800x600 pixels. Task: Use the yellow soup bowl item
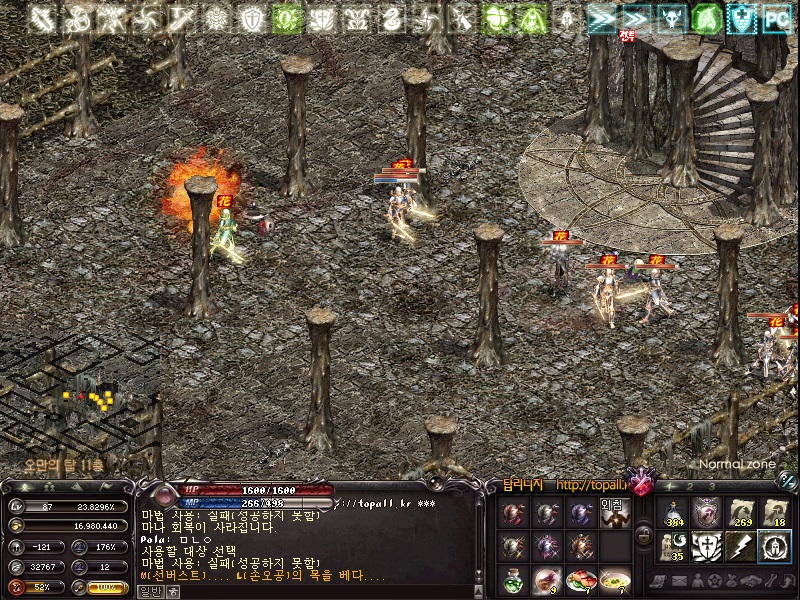615,579
